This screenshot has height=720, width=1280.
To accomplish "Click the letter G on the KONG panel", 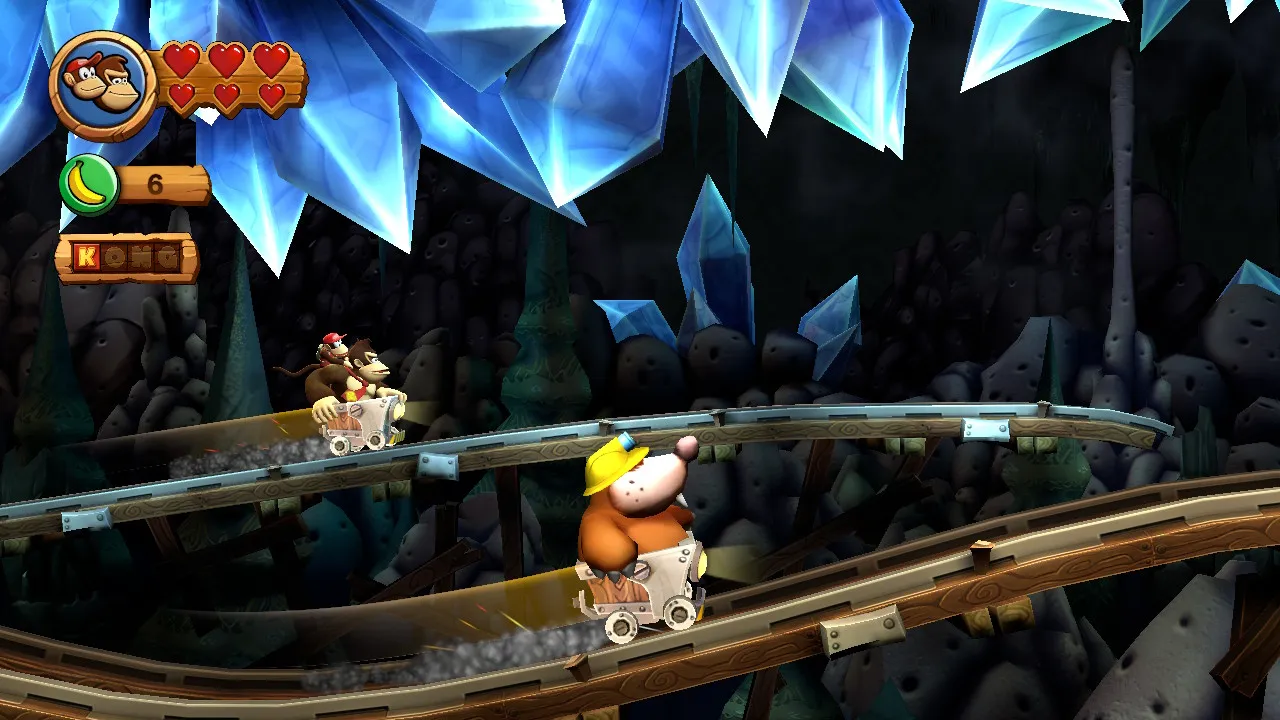I will [x=167, y=256].
